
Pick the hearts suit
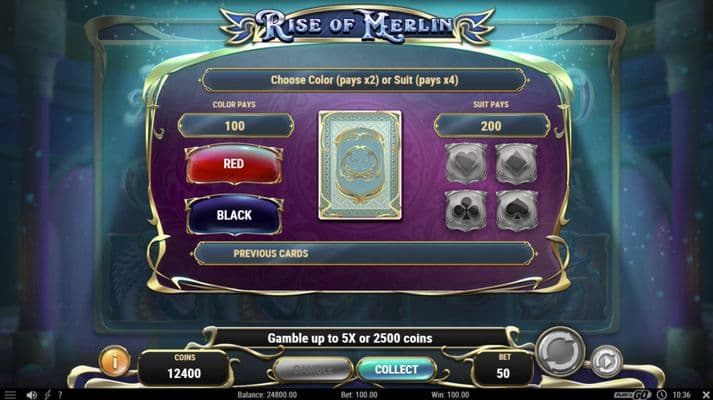[x=466, y=163]
